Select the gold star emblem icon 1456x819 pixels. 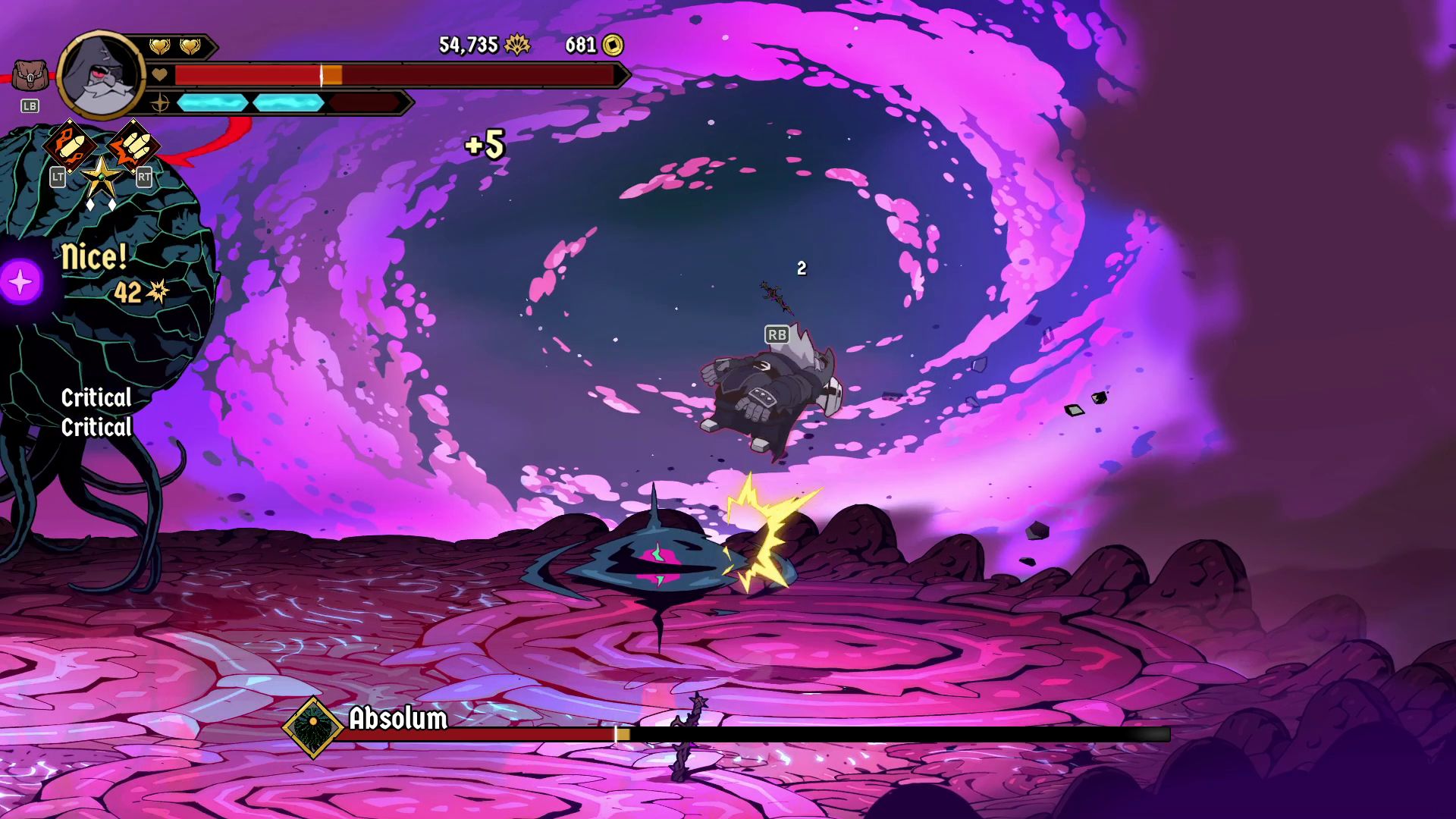coord(102,177)
